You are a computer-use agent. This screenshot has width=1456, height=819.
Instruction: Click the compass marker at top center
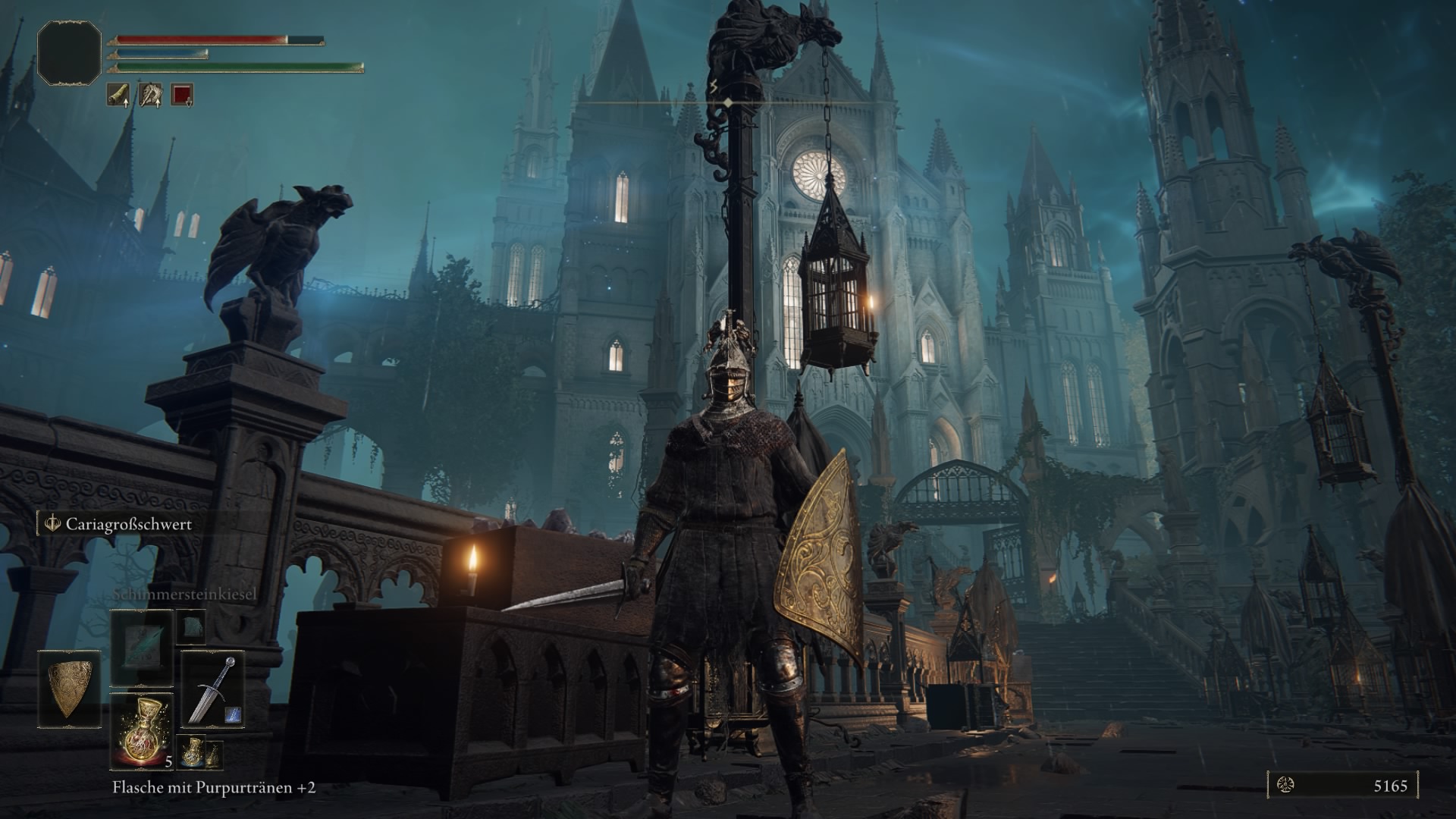[x=727, y=102]
